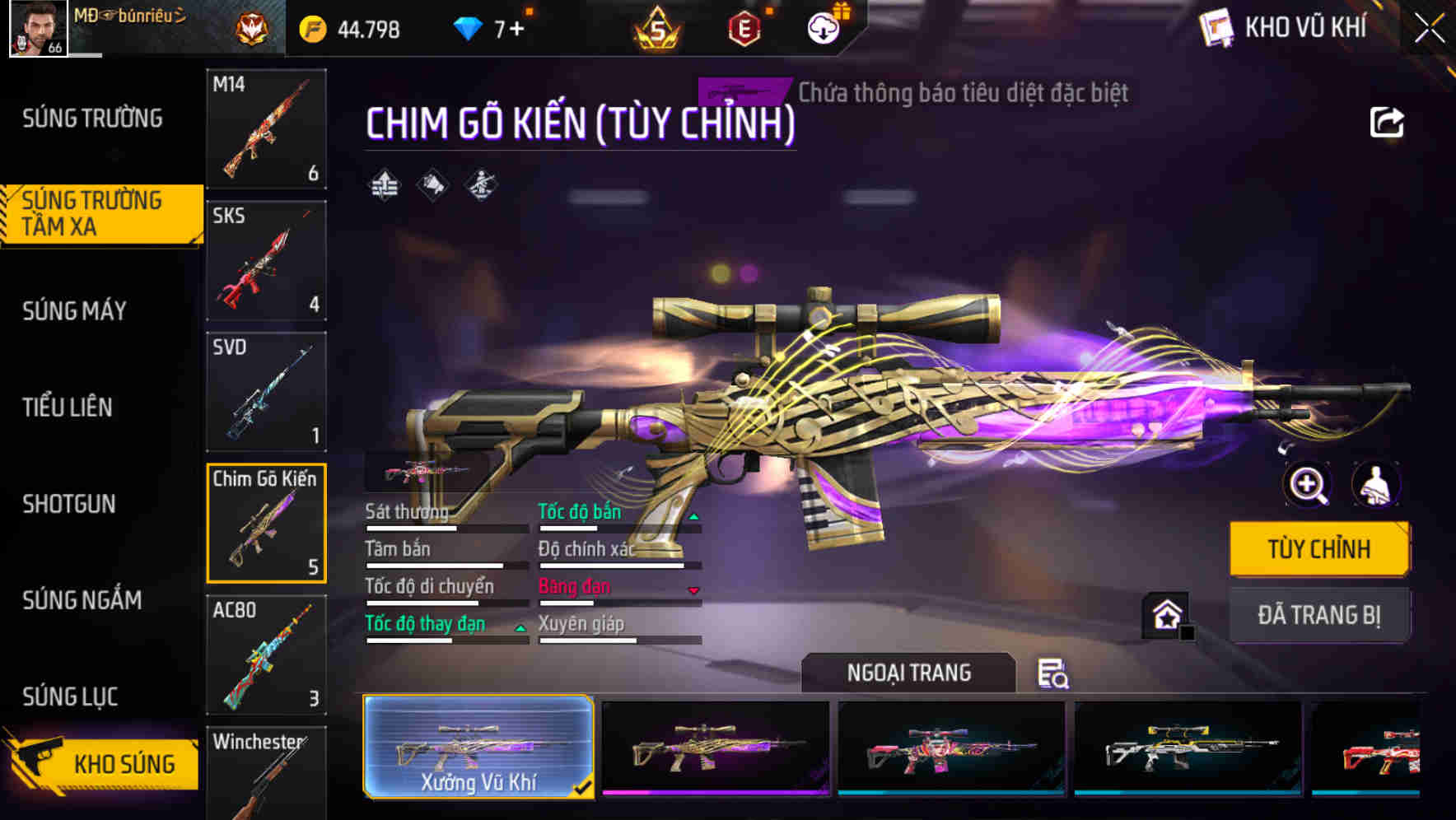Click the ĐÃ TRANG BỊ button
Screen dimensions: 1456x820
coord(1318,614)
